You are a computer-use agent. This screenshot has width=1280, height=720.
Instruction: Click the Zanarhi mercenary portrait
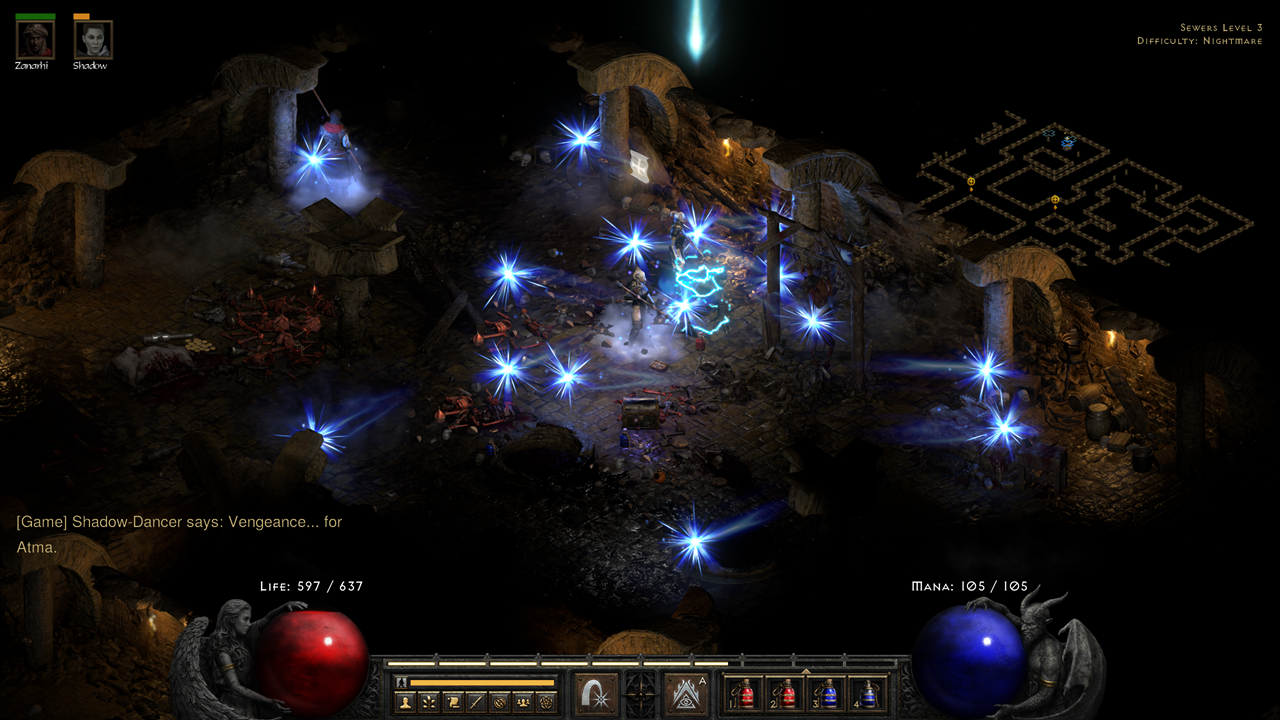coord(35,40)
